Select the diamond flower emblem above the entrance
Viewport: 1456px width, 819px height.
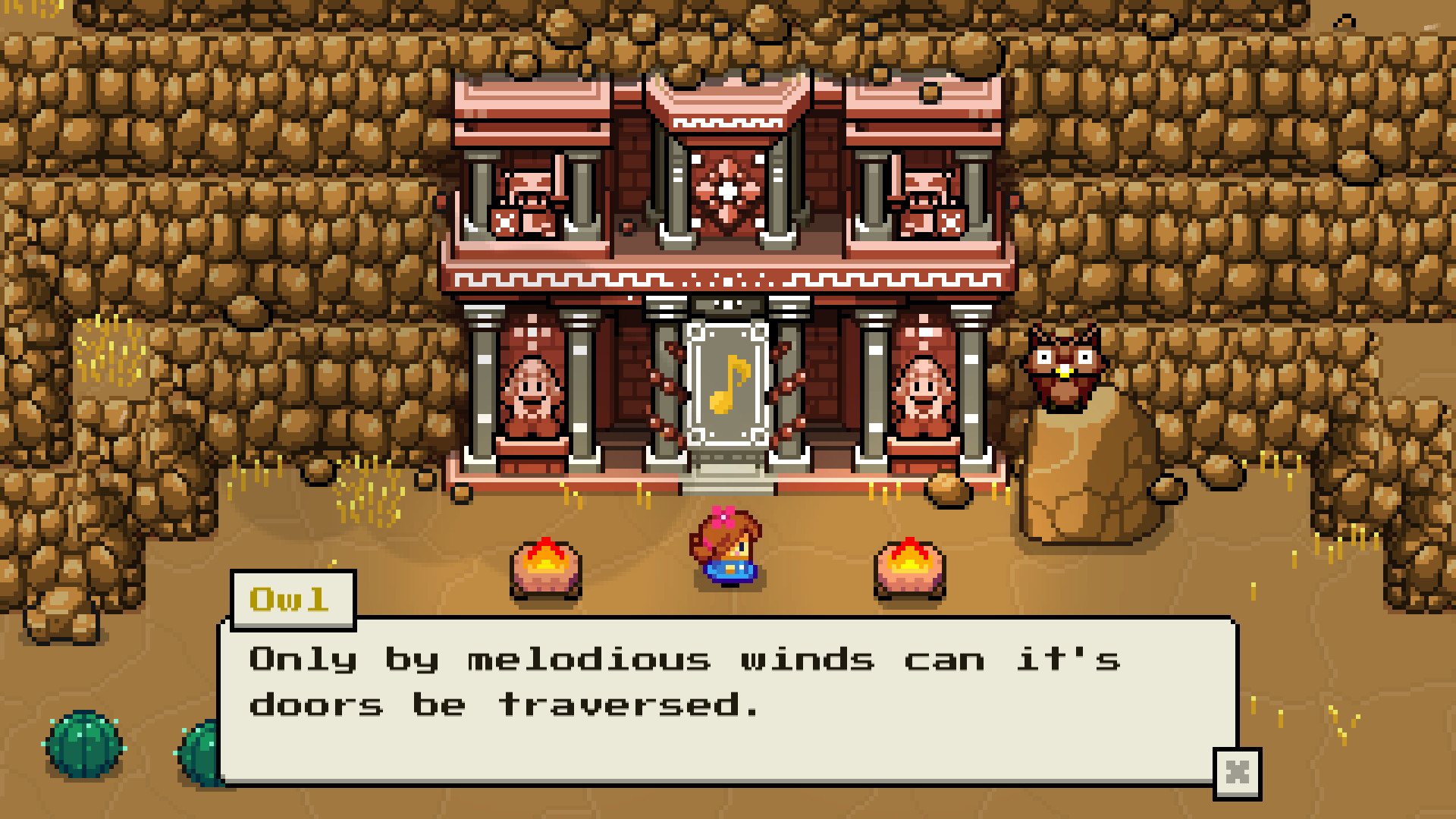coord(727,190)
